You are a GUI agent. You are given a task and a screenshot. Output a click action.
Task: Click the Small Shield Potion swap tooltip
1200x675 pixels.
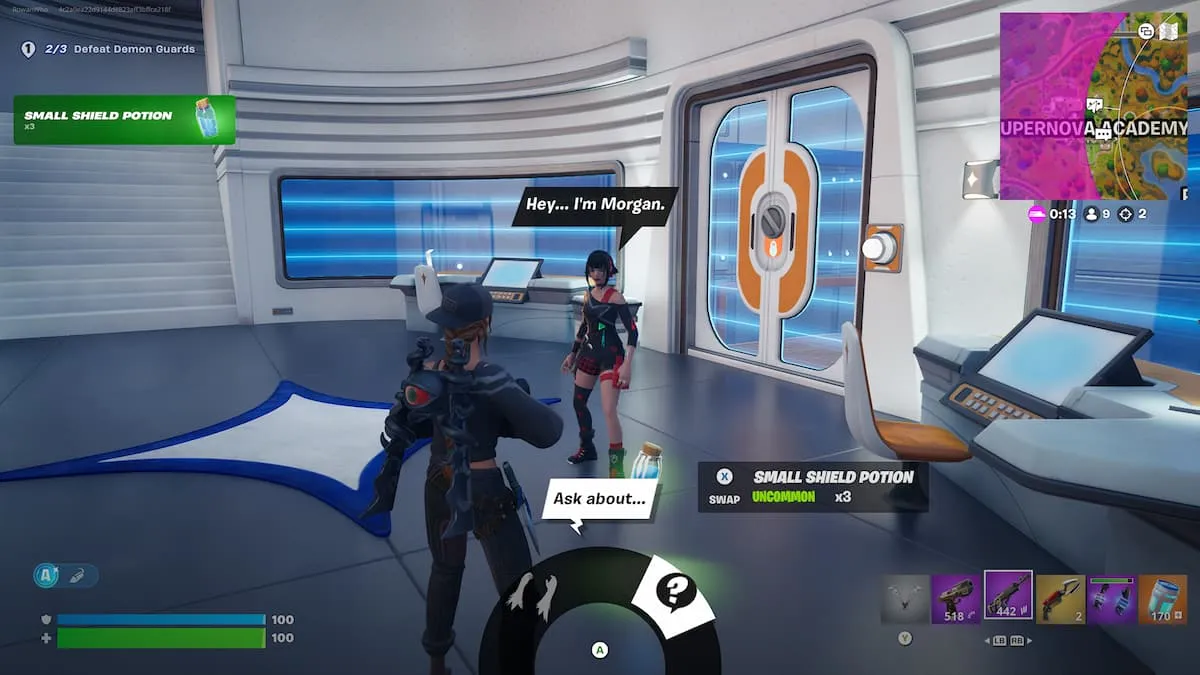[x=812, y=486]
